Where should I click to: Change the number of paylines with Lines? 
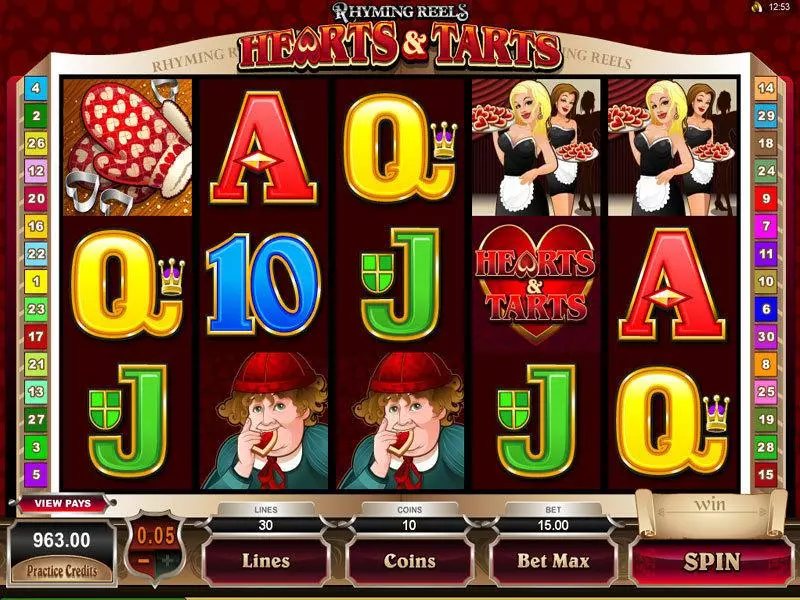coord(265,561)
